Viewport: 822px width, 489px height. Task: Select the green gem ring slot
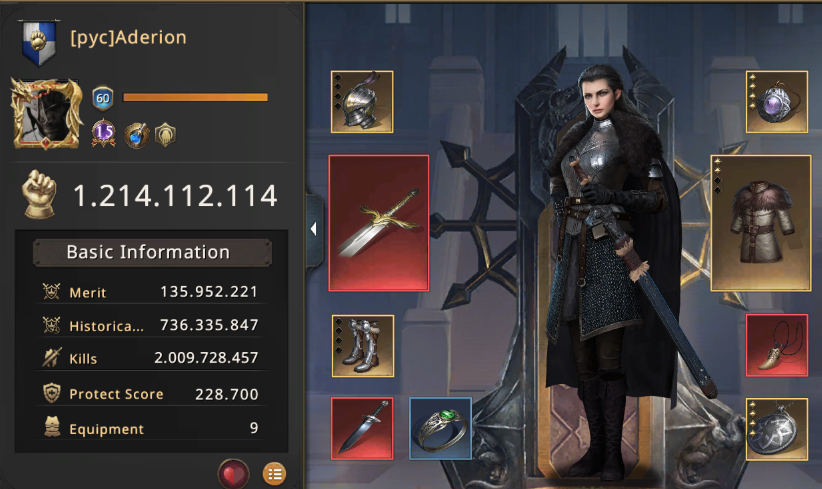(440, 428)
